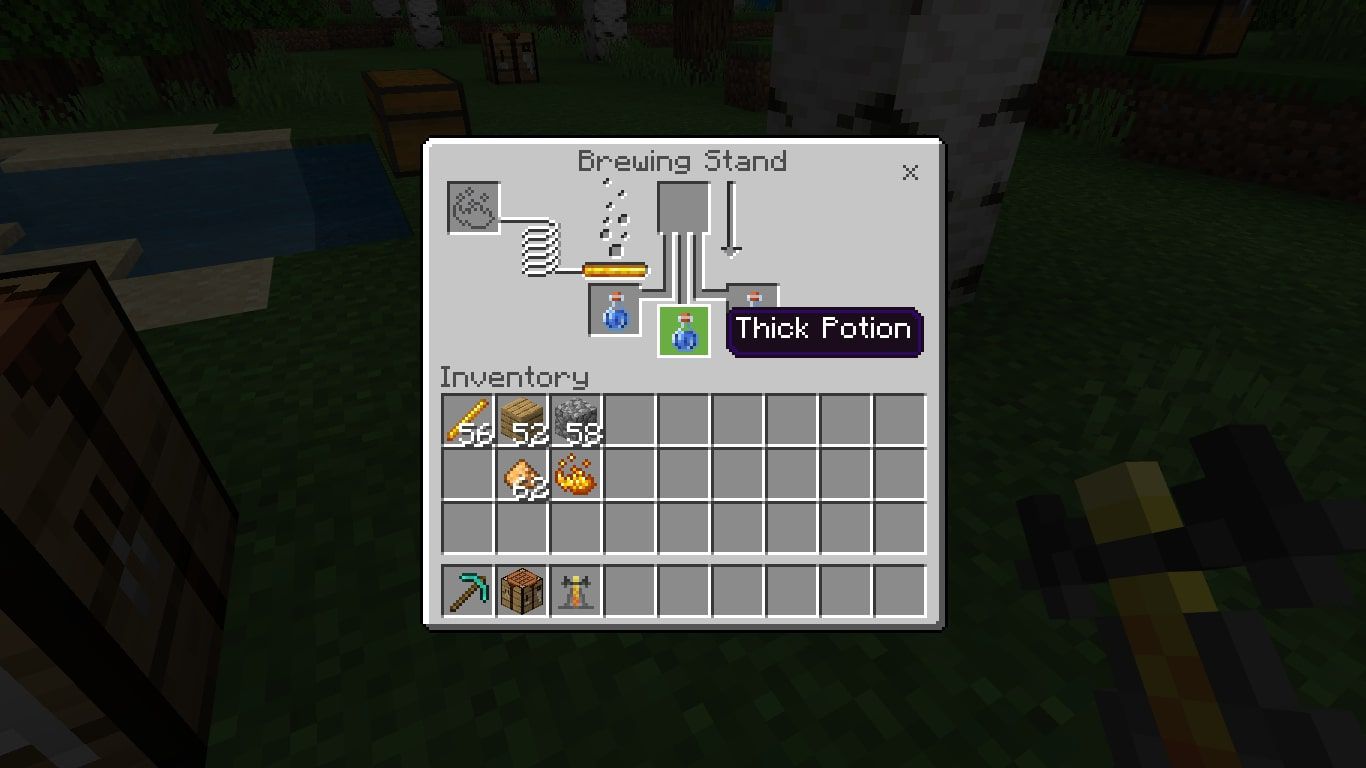The height and width of the screenshot is (768, 1366).
Task: Click the highlighted center potion bottle
Action: tap(684, 332)
